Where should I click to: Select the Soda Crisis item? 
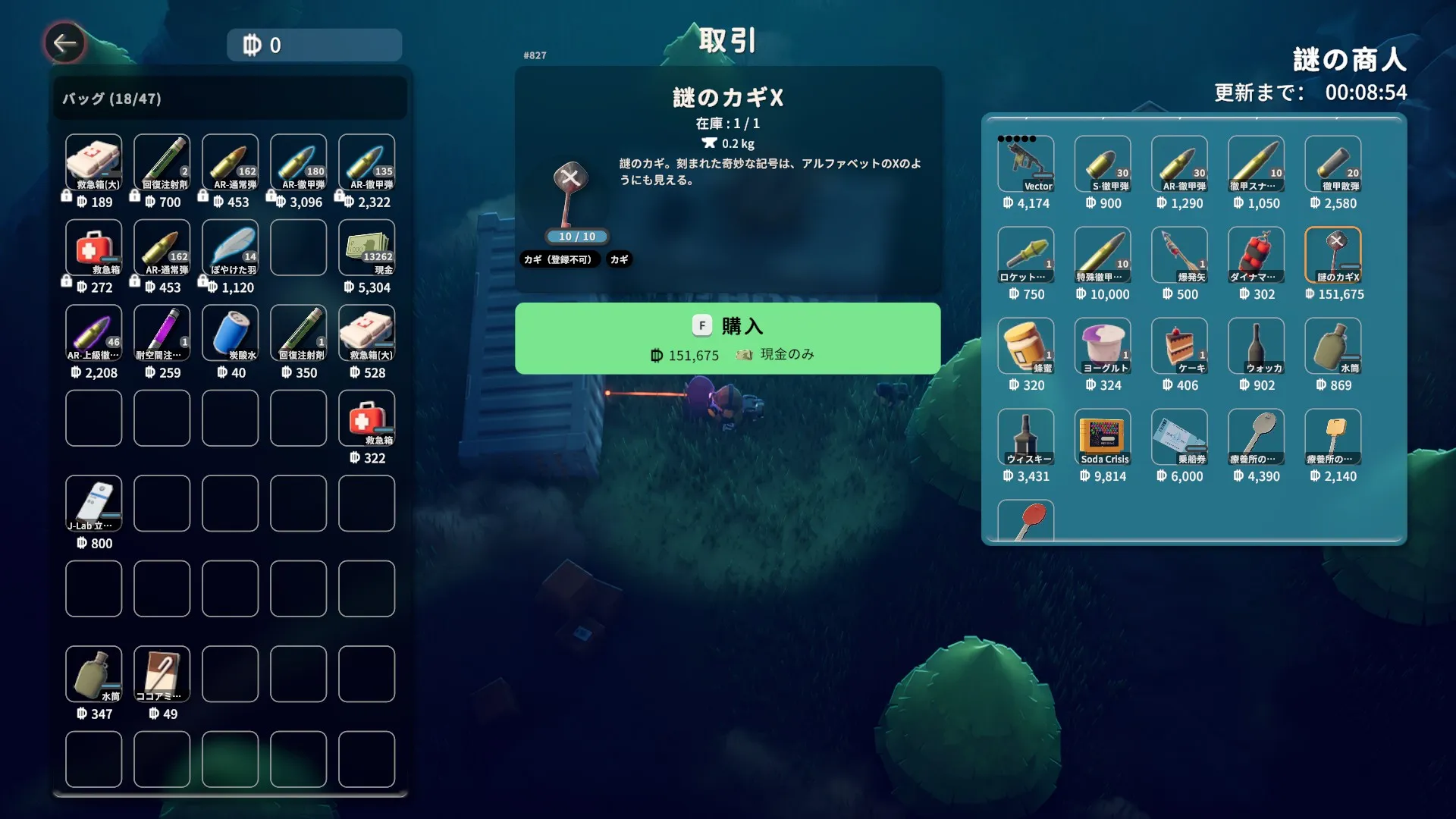(x=1102, y=437)
